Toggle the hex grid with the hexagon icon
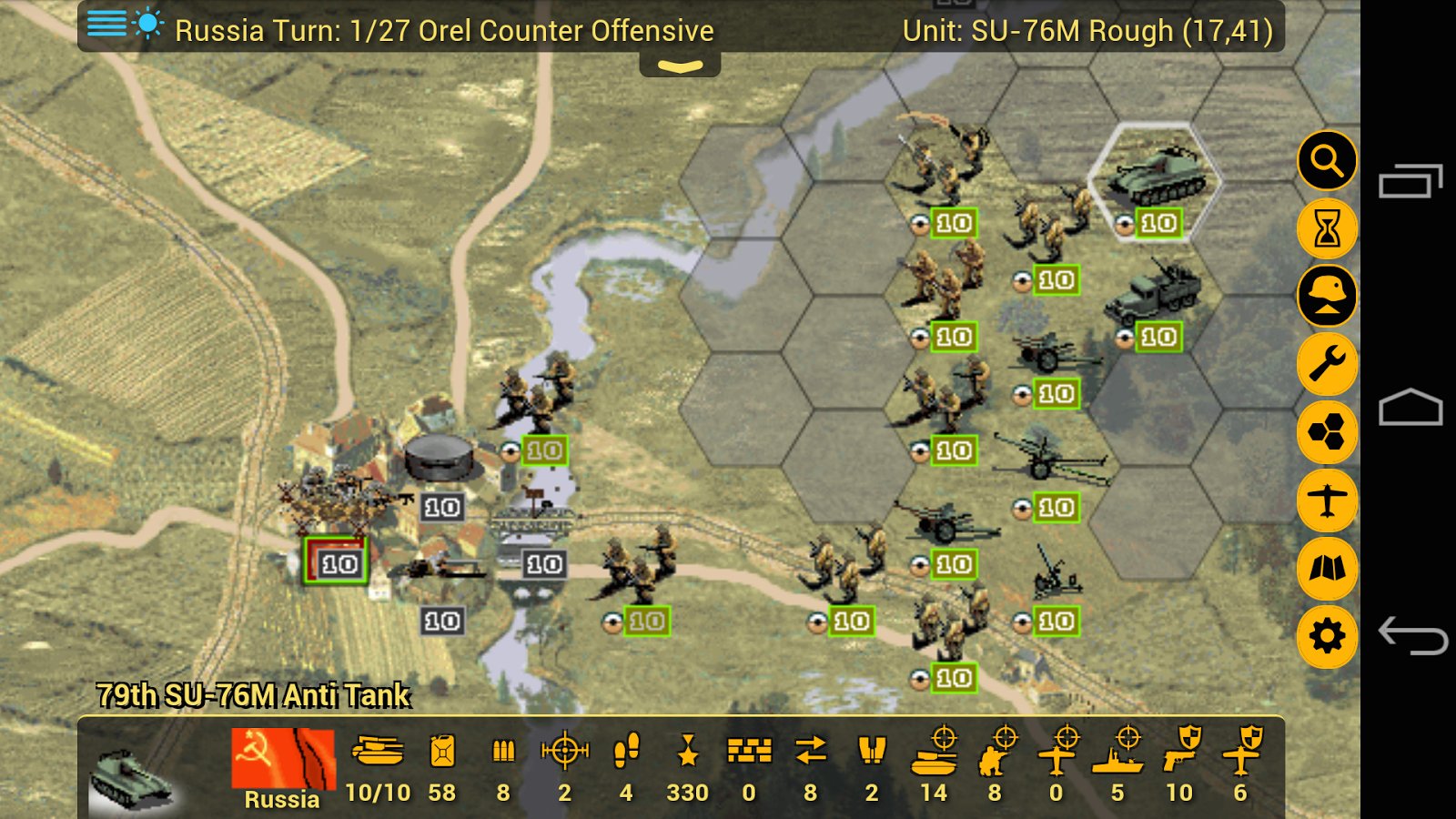This screenshot has height=819, width=1456. pos(1328,431)
